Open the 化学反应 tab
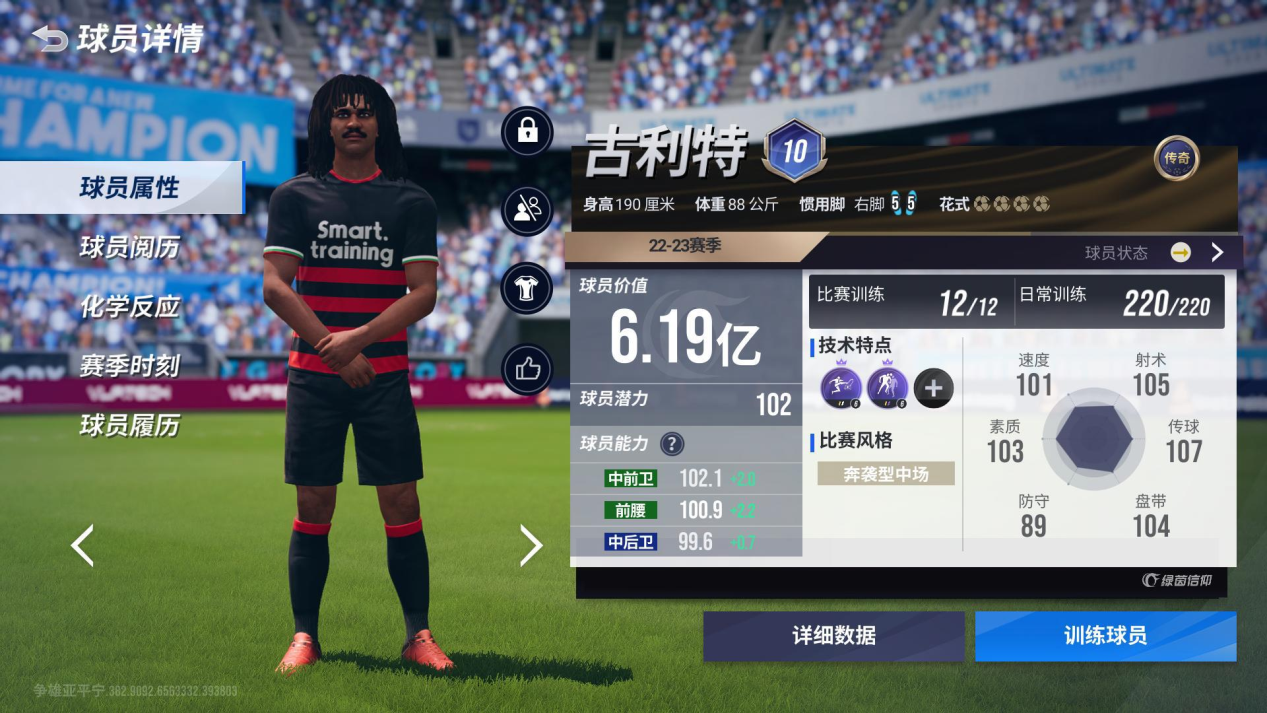 129,307
